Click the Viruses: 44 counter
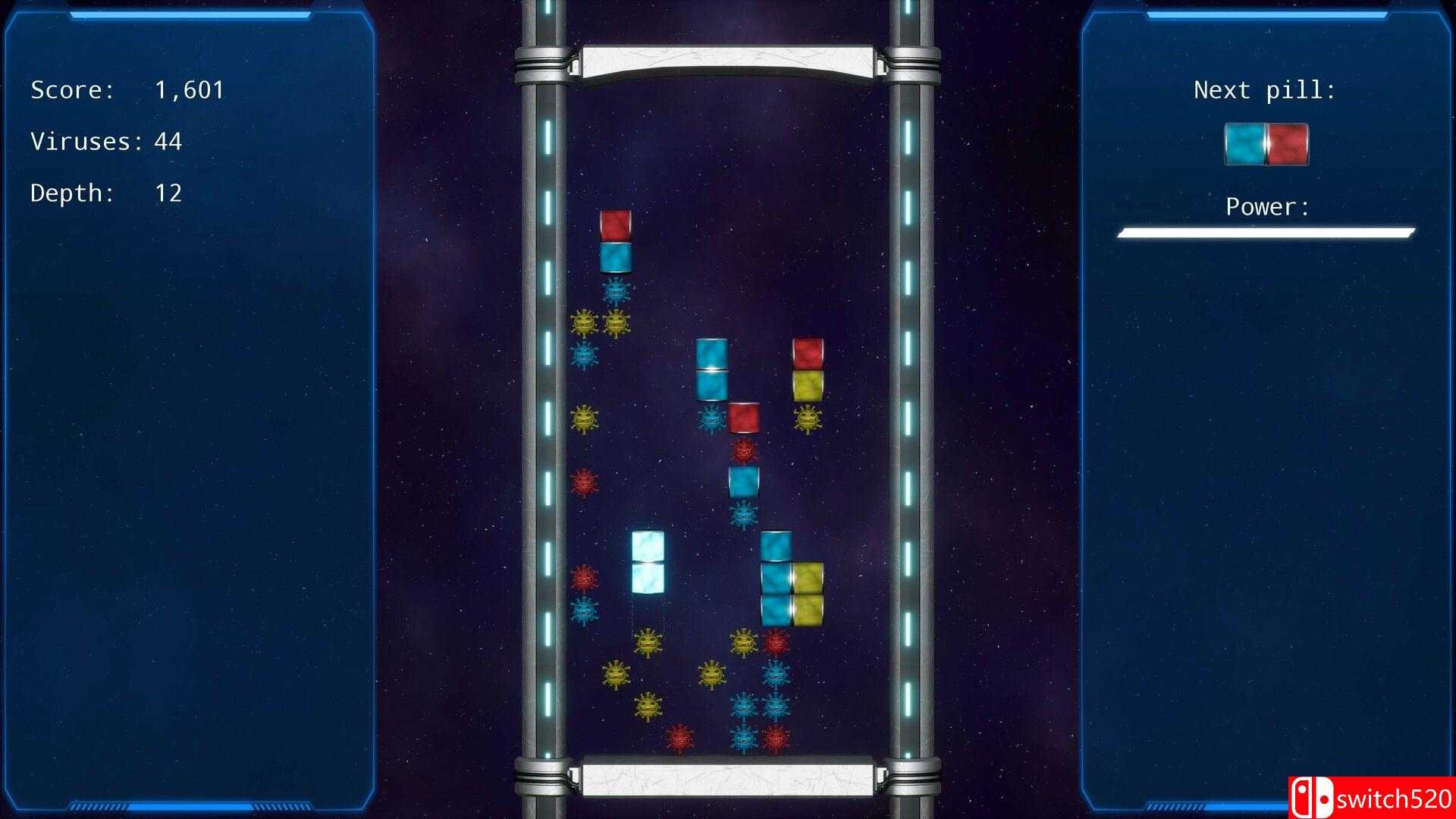This screenshot has width=1456, height=819. (x=106, y=140)
